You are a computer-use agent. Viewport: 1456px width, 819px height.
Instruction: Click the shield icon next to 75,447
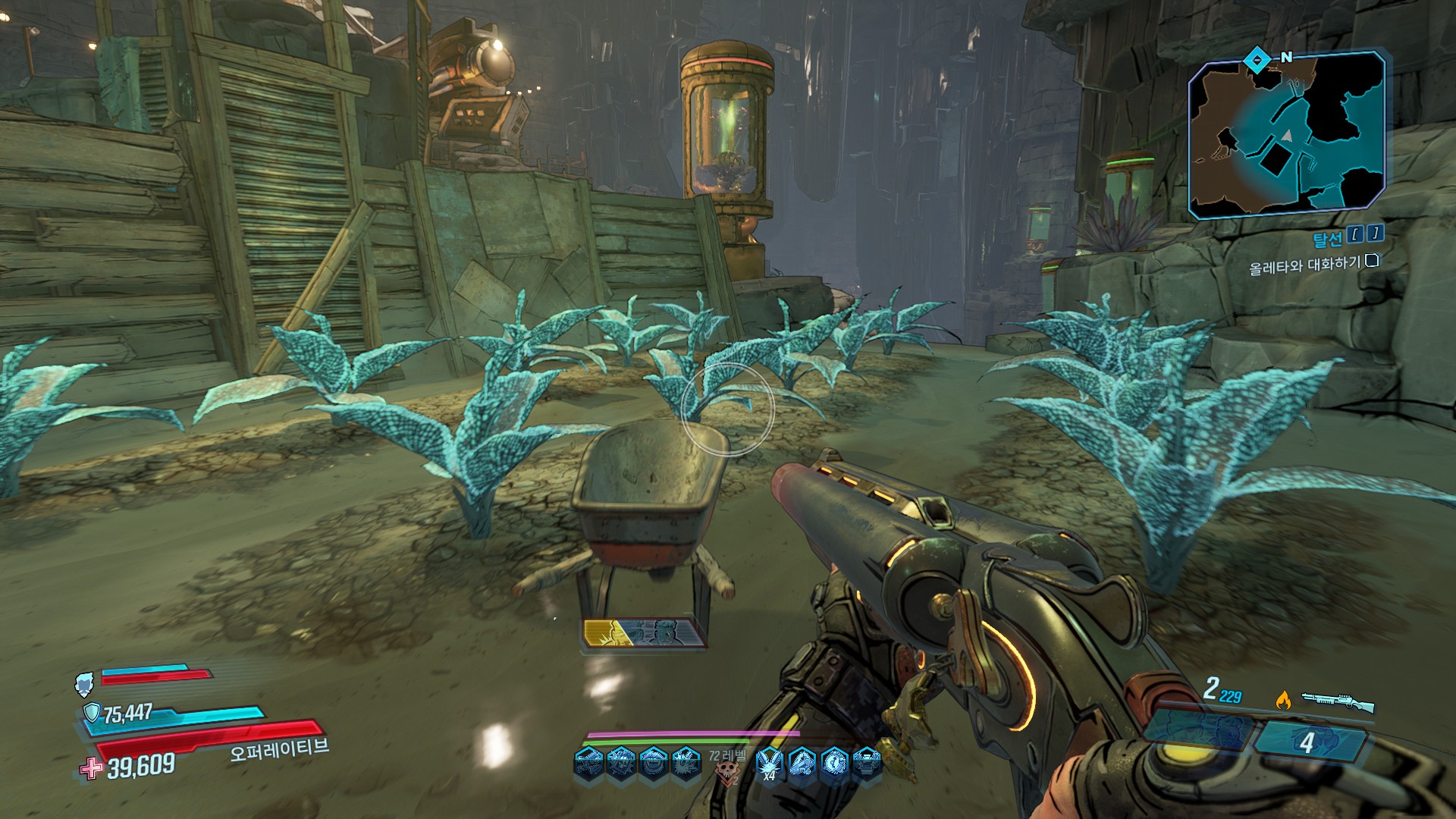point(92,712)
